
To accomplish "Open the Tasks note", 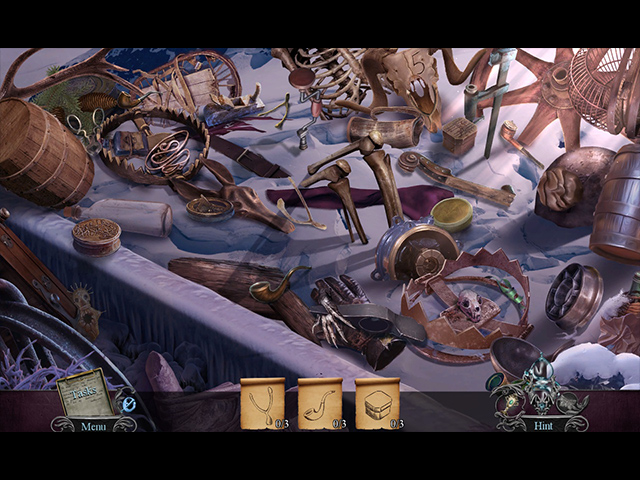I will 84,396.
